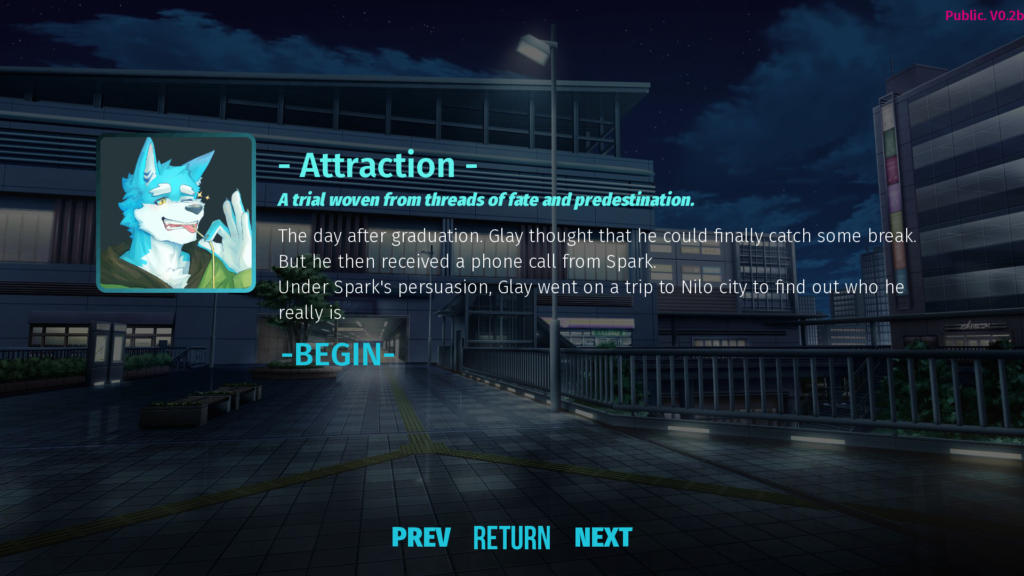Show the next chapter with NEXT

(x=603, y=537)
